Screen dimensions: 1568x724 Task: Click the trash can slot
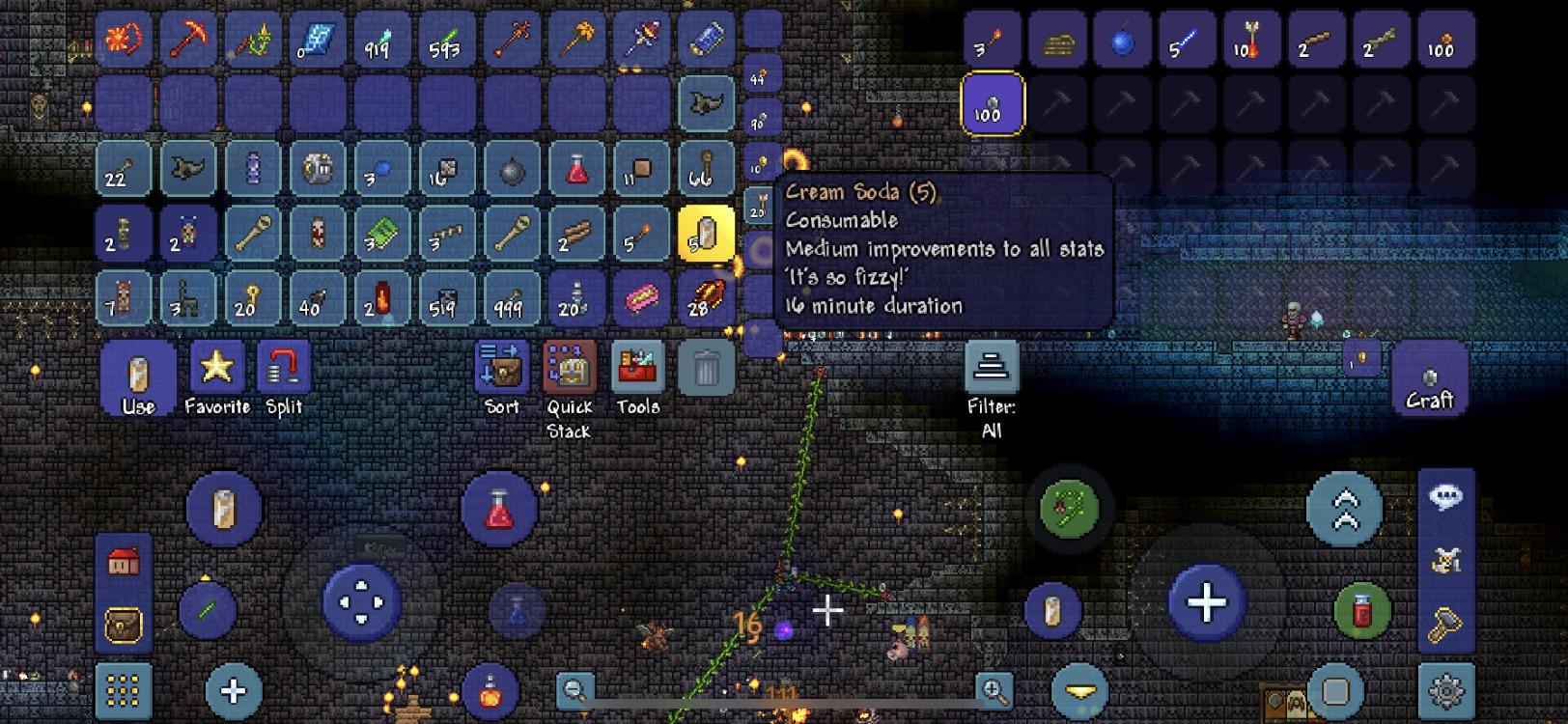tap(706, 368)
